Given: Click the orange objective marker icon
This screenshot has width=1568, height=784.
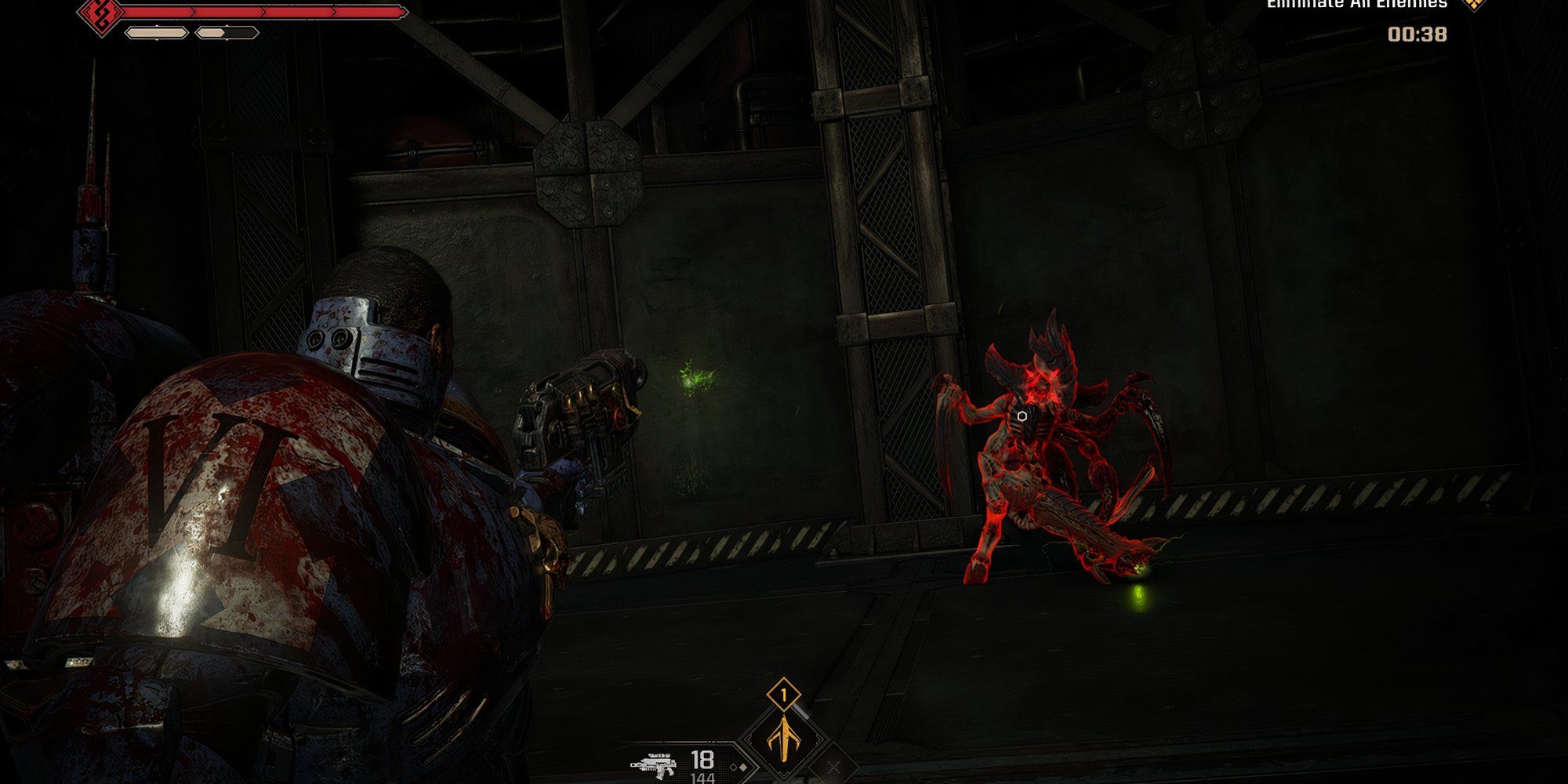Looking at the screenshot, I should point(1475,4).
